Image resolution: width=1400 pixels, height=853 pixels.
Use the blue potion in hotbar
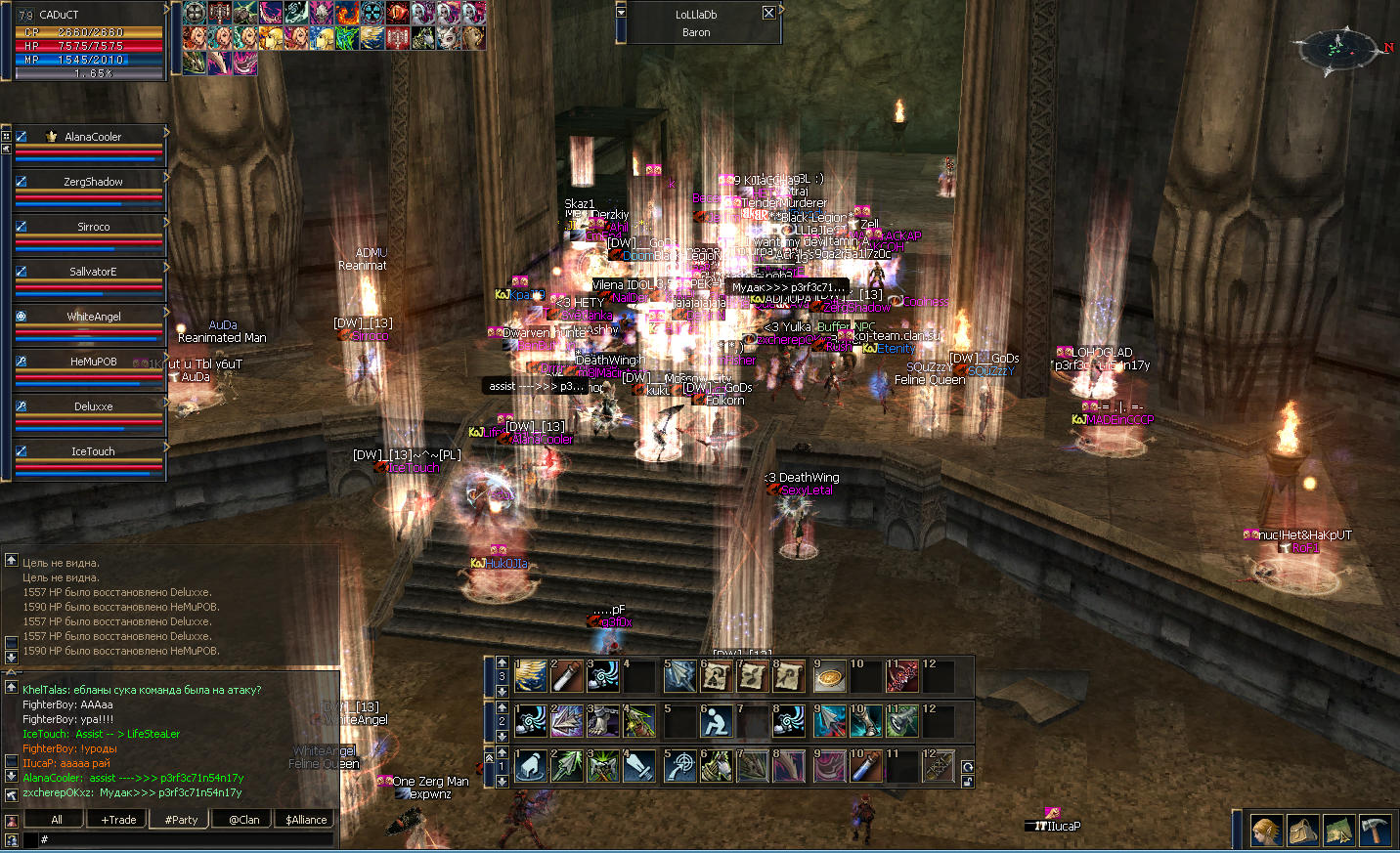click(x=866, y=766)
